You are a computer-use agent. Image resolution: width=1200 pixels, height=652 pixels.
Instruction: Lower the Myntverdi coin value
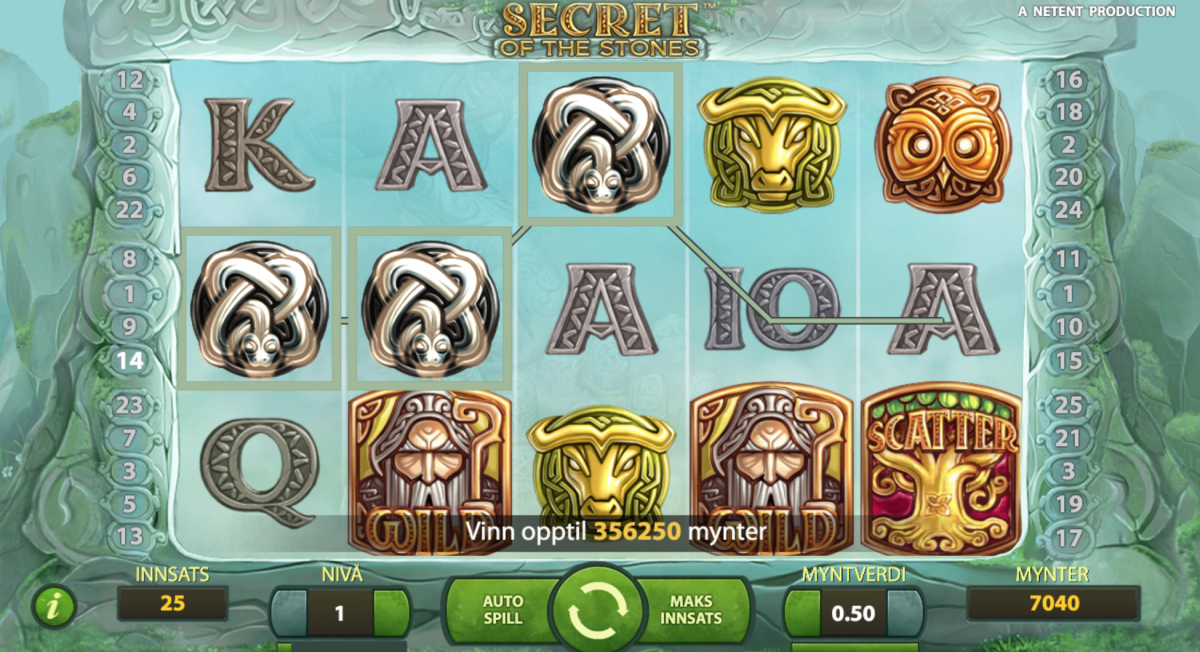[802, 612]
